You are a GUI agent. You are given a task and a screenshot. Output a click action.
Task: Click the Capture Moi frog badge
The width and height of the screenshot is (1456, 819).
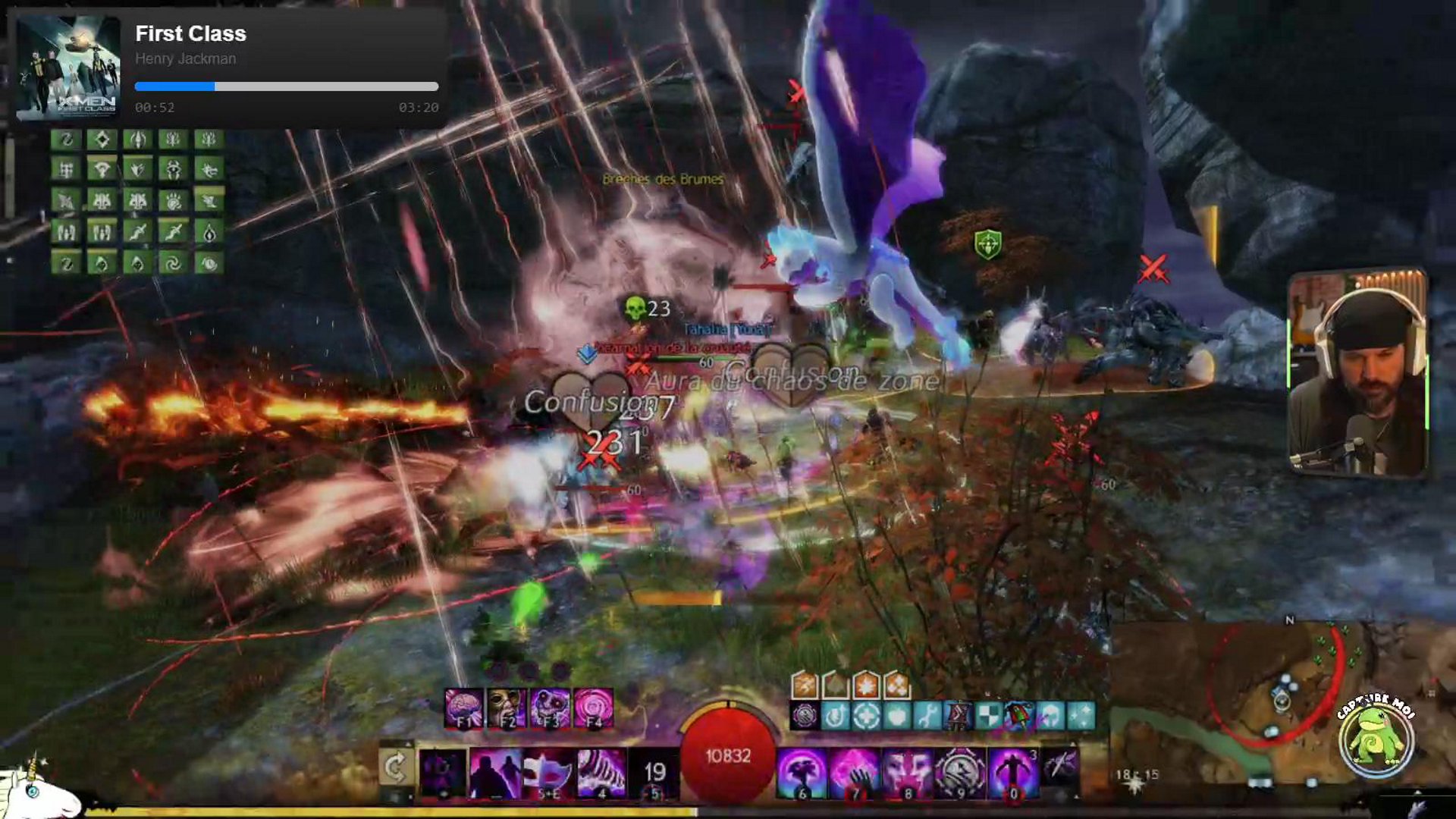(1376, 737)
